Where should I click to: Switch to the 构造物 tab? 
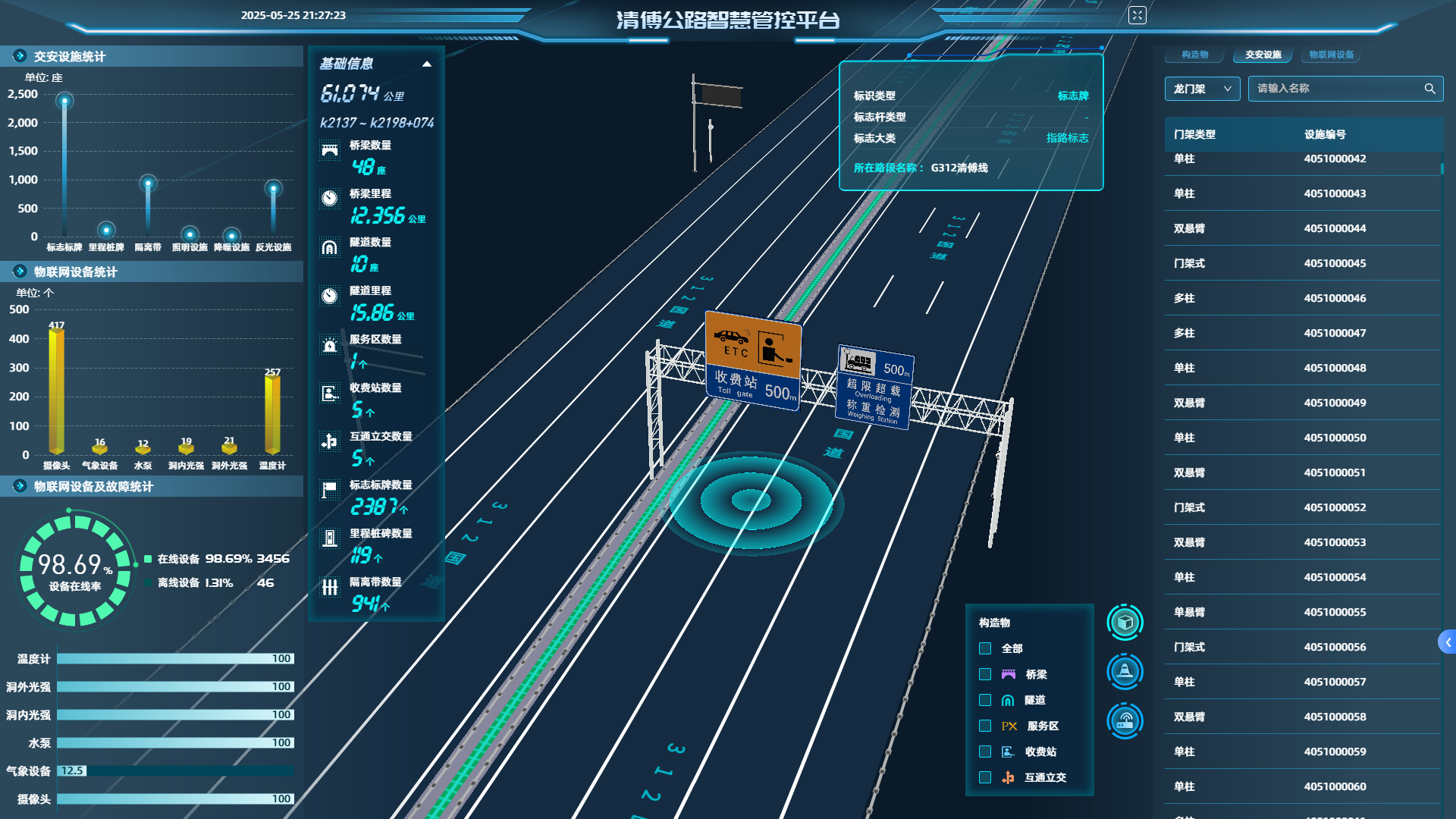[x=1194, y=55]
